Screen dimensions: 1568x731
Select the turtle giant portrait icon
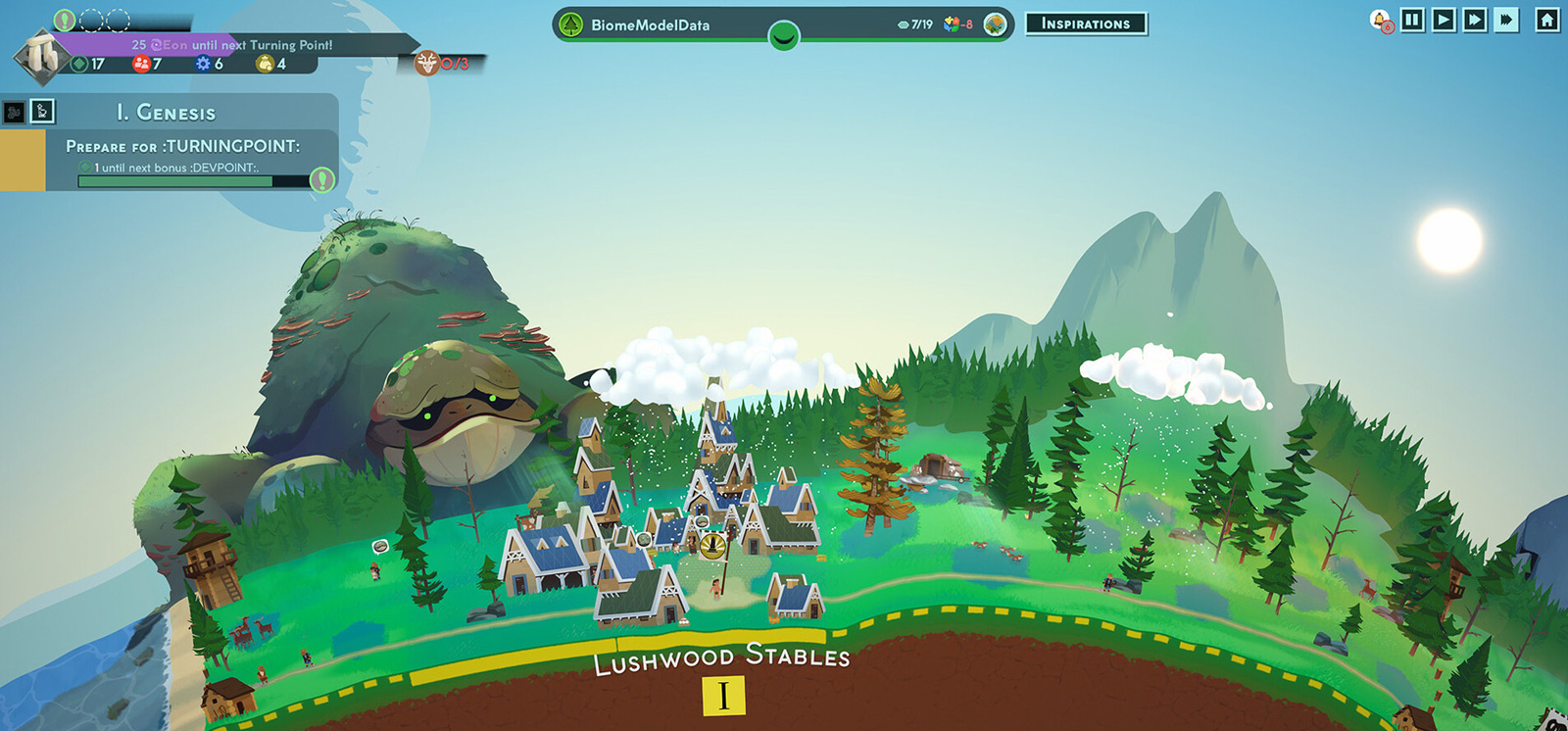tap(995, 24)
